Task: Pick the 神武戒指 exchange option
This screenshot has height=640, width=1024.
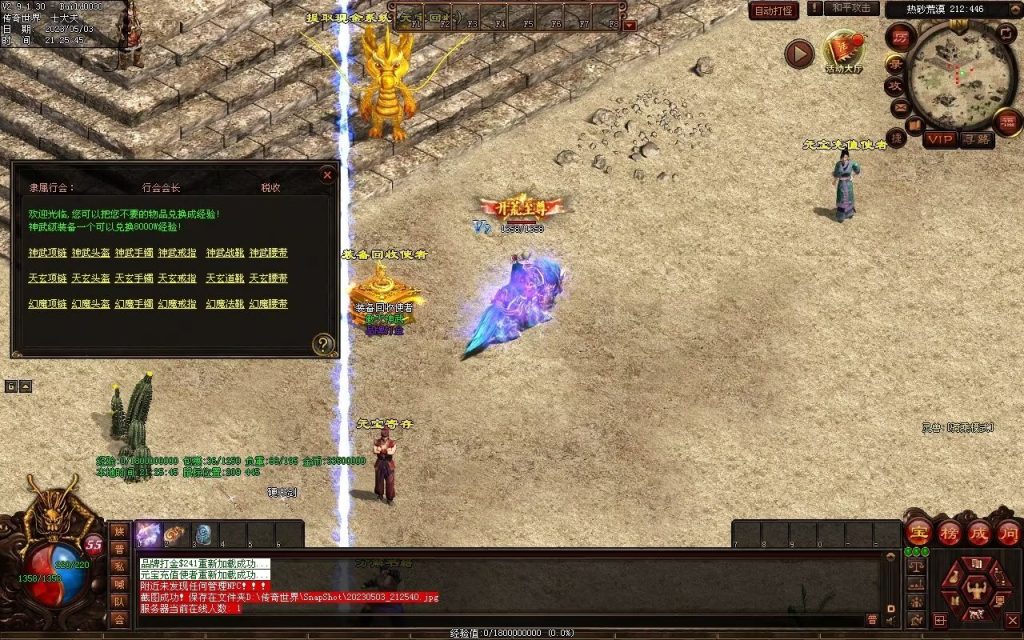Action: pyautogui.click(x=177, y=253)
